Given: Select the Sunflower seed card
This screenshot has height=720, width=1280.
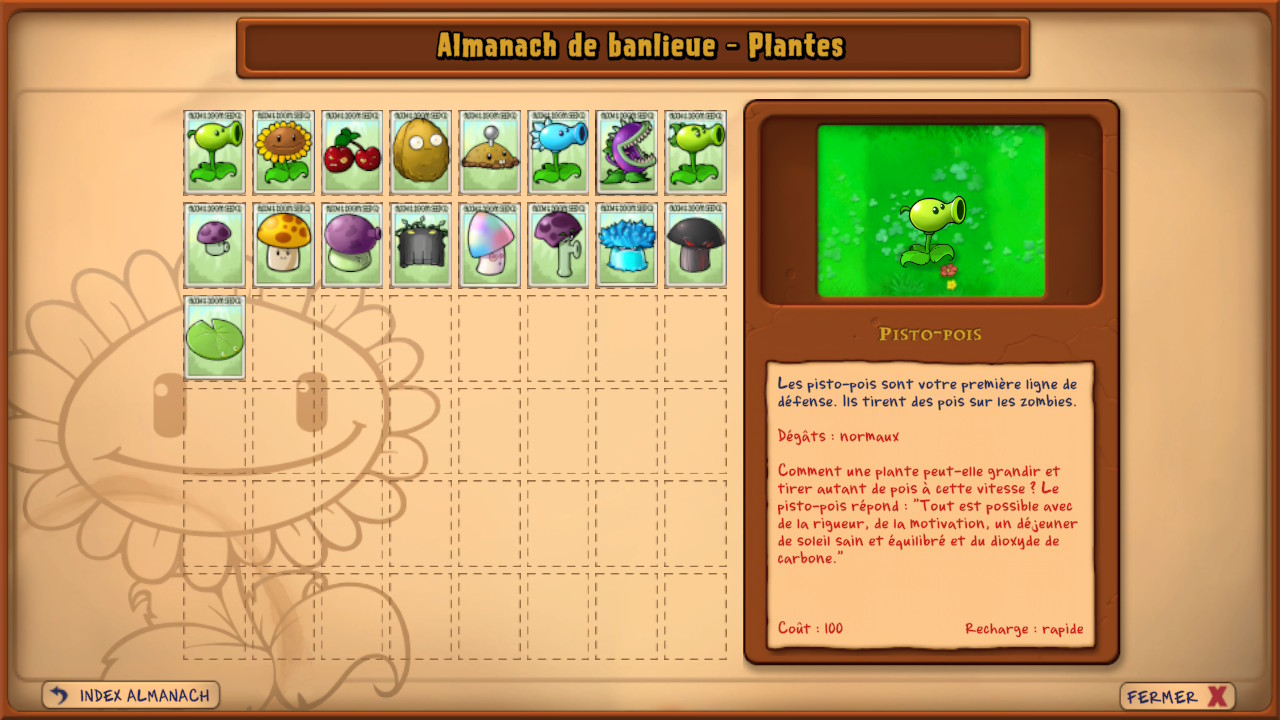Looking at the screenshot, I should 284,152.
